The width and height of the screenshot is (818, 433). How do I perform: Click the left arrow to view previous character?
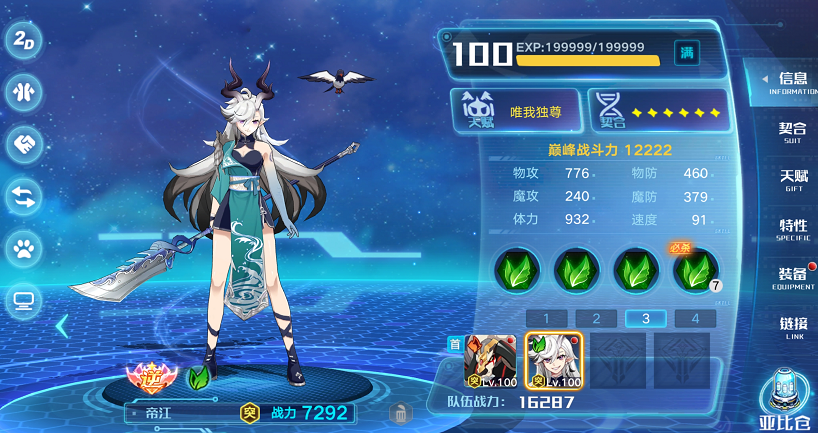pos(62,325)
